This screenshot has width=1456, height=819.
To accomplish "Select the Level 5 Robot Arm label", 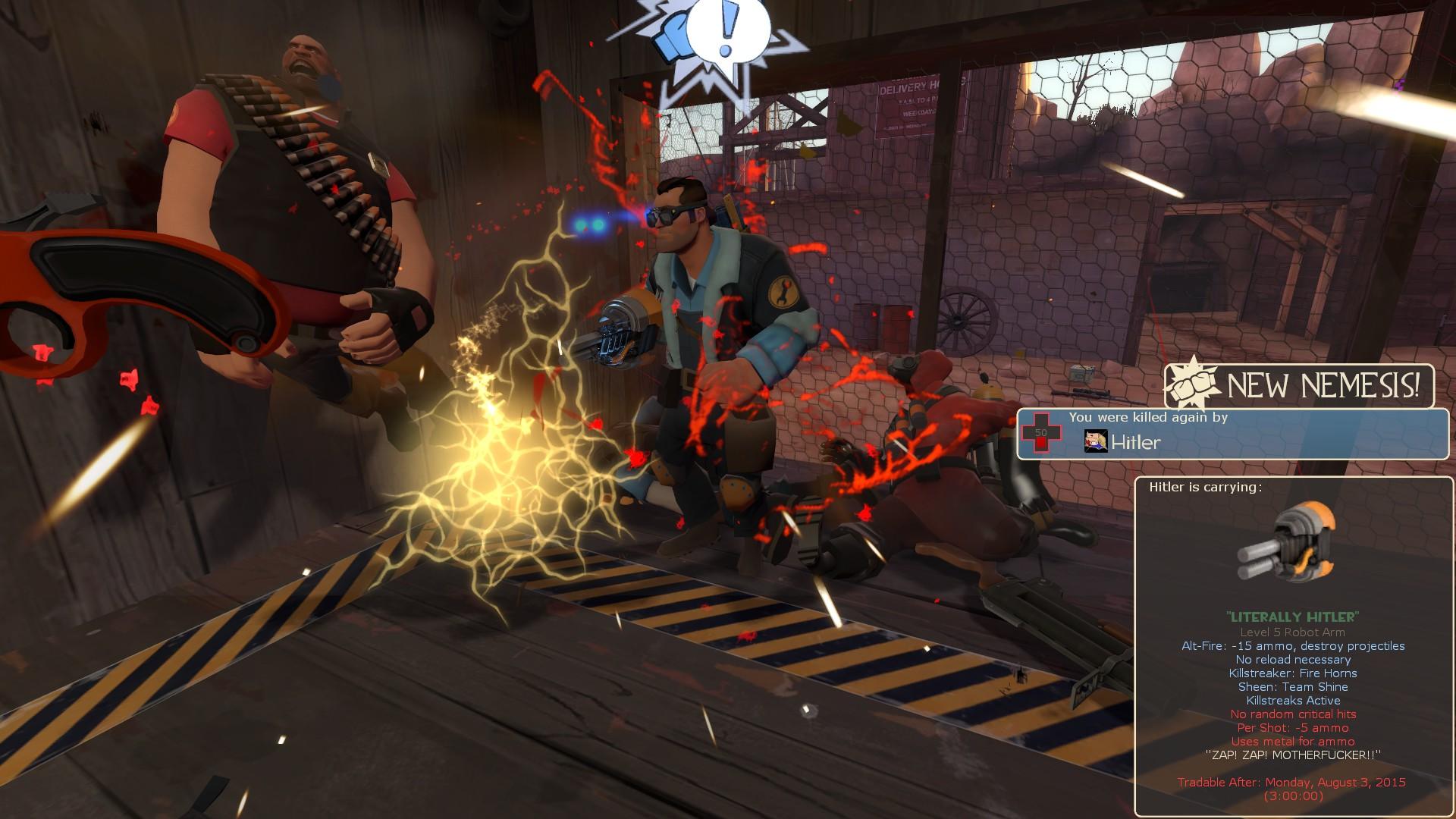I will [1291, 632].
